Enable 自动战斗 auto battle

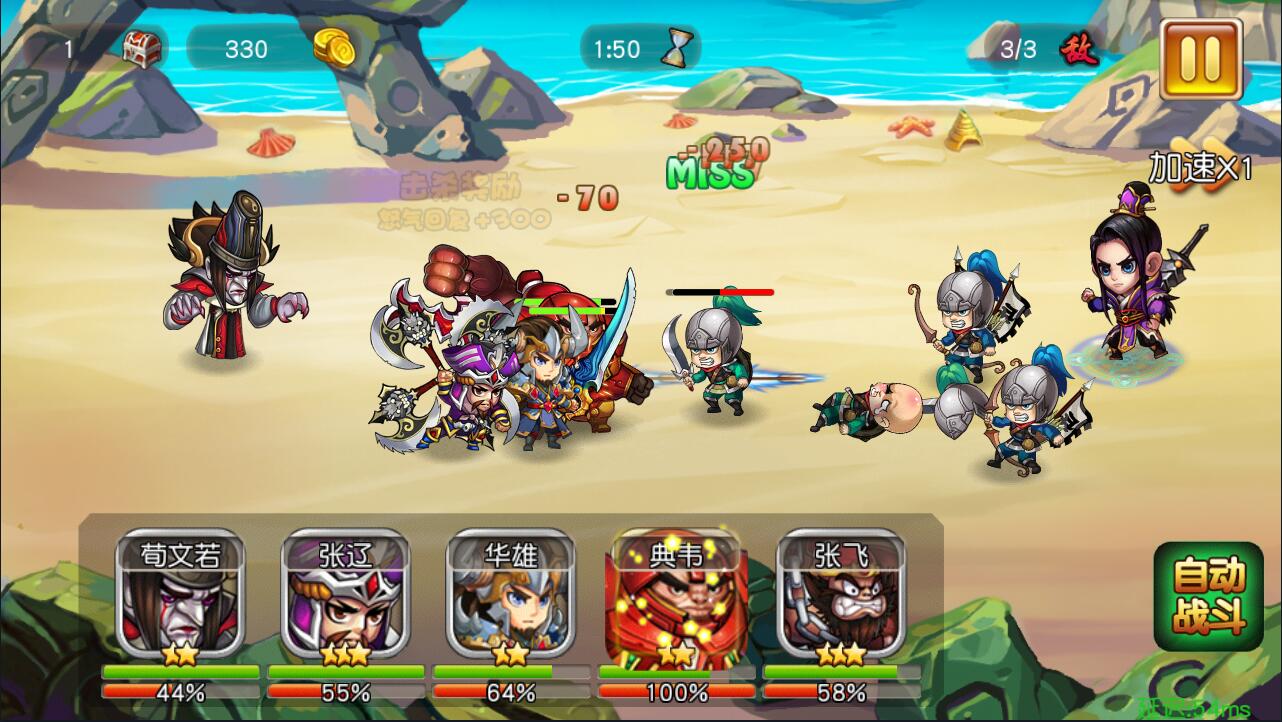(x=1208, y=596)
